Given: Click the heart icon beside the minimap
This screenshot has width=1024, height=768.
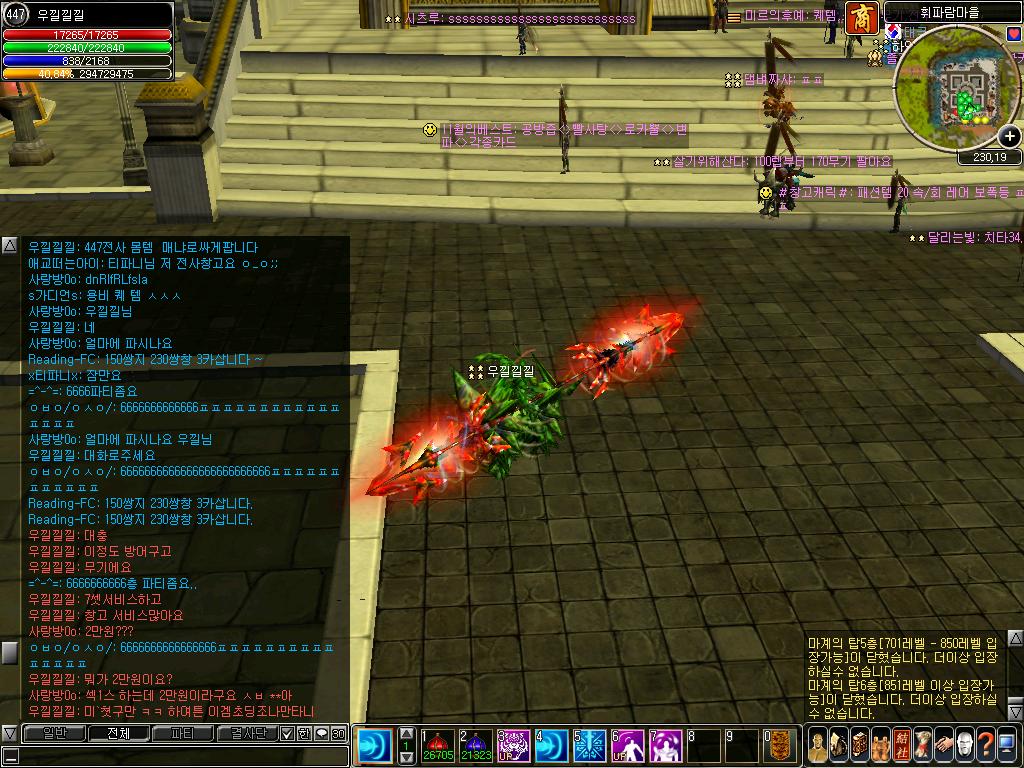Looking at the screenshot, I should click(x=1014, y=33).
